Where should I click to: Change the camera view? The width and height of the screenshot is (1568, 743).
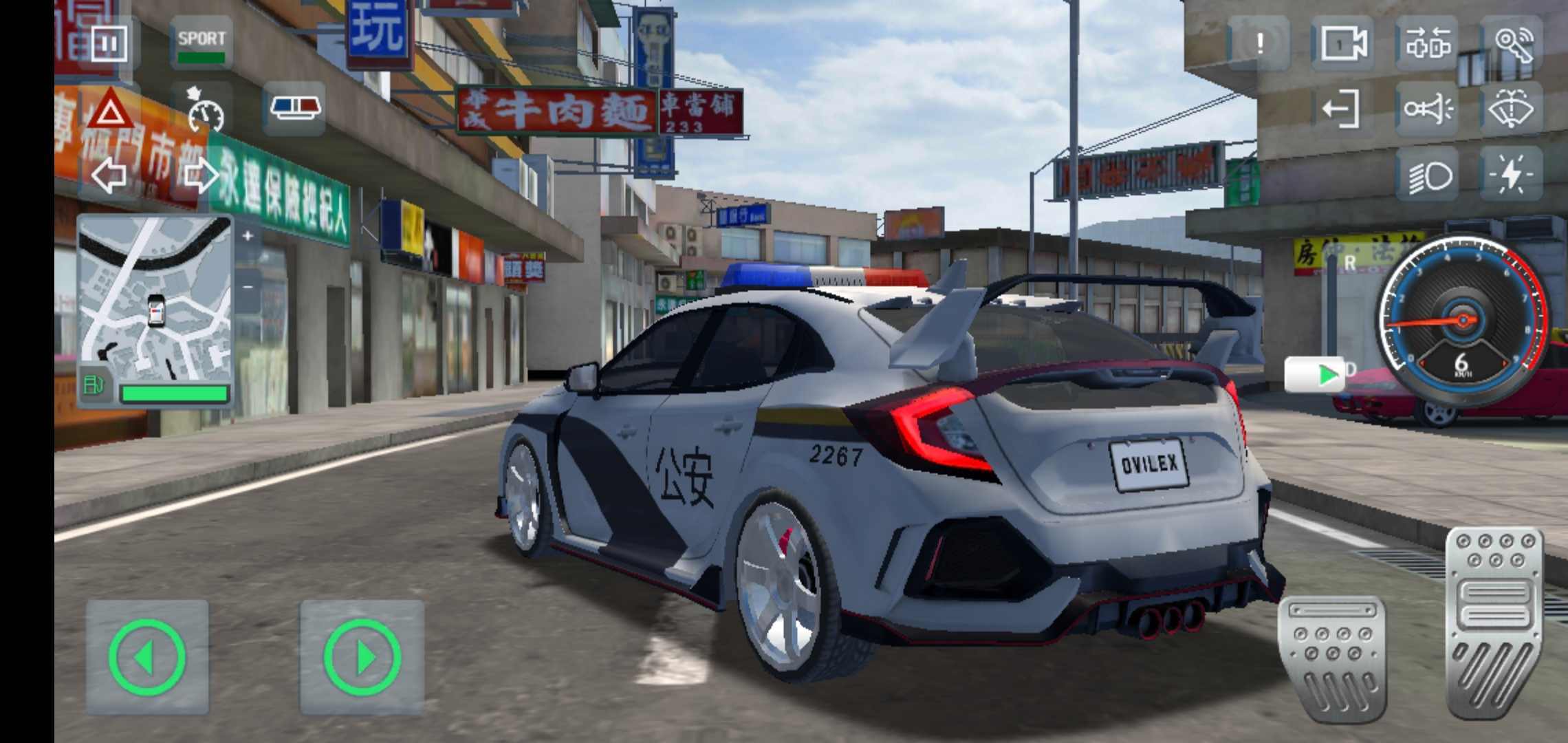coord(1343,44)
